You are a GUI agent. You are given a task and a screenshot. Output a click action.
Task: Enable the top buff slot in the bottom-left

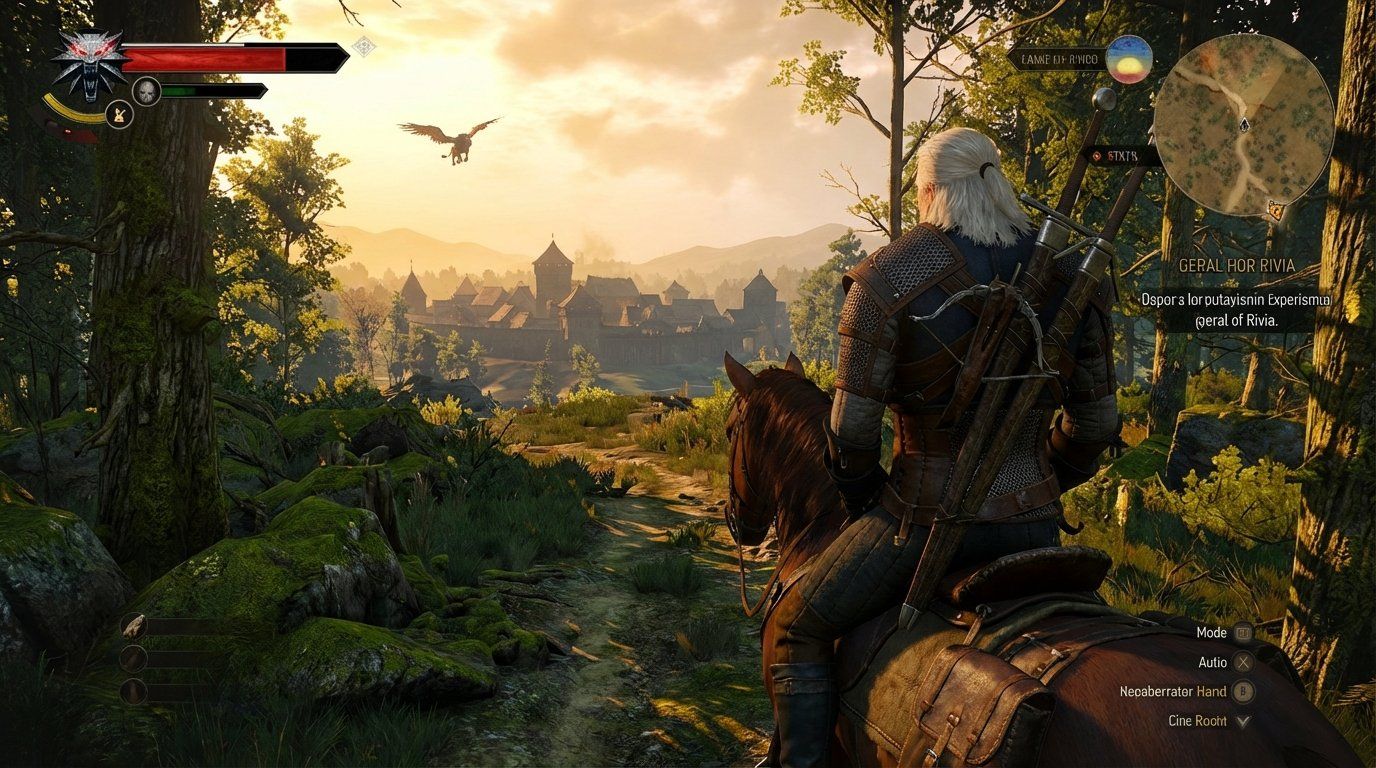coord(133,626)
